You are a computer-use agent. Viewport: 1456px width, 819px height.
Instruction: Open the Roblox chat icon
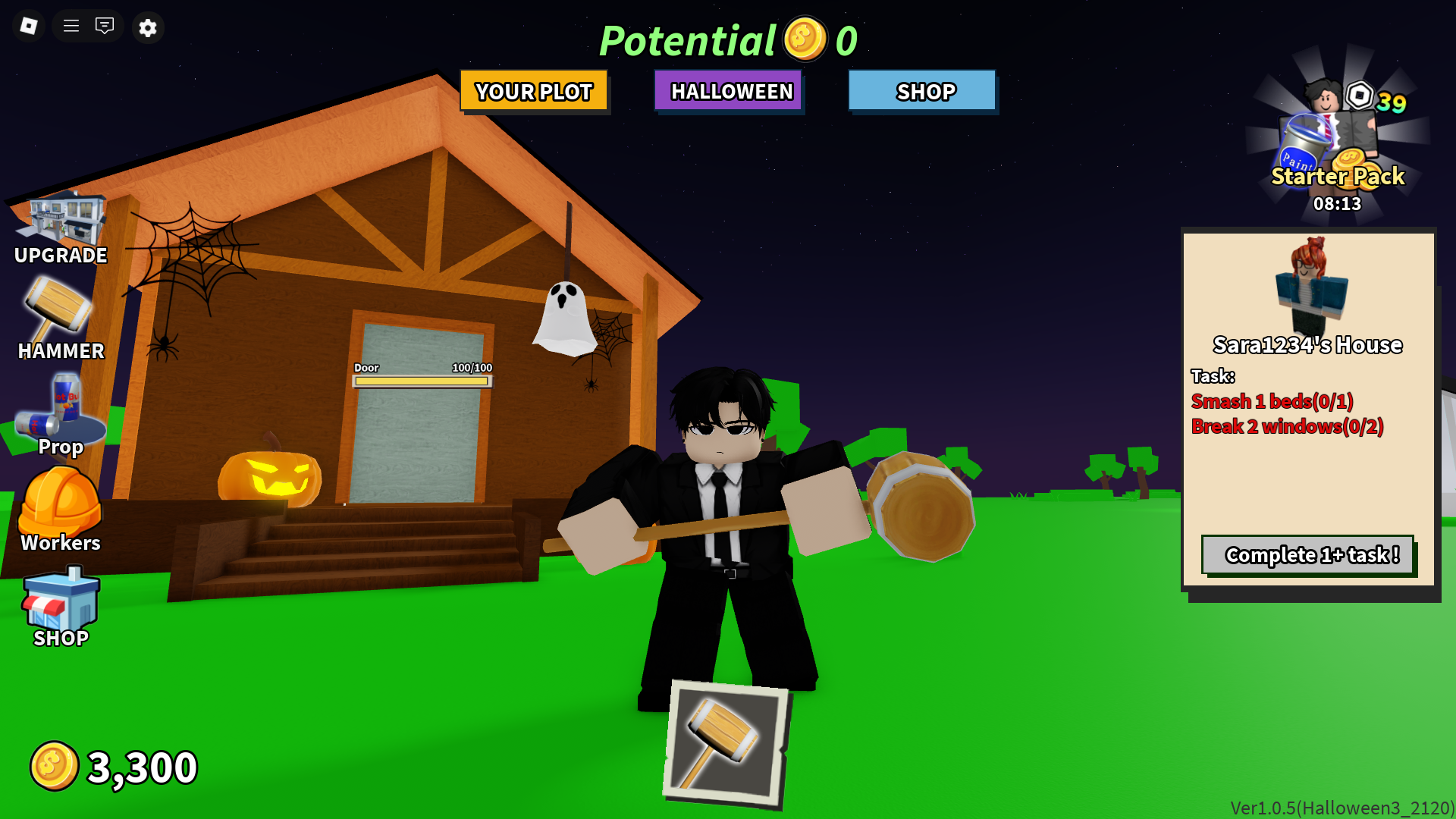point(105,25)
